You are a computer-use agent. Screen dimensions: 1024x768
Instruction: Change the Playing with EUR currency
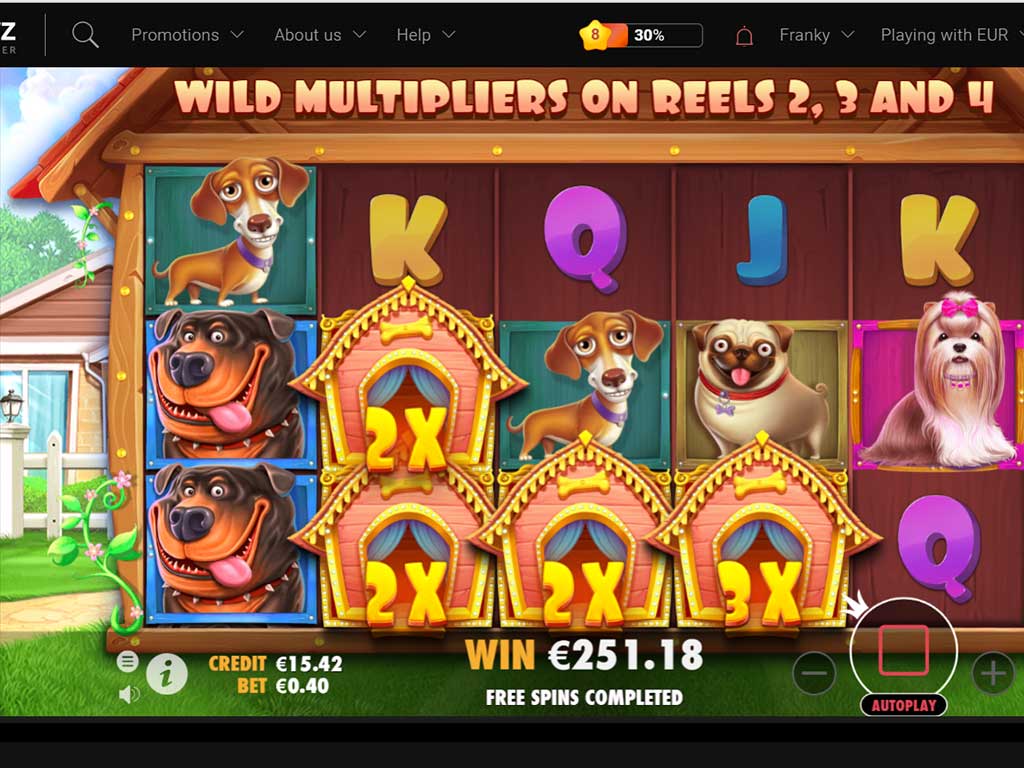tap(951, 35)
